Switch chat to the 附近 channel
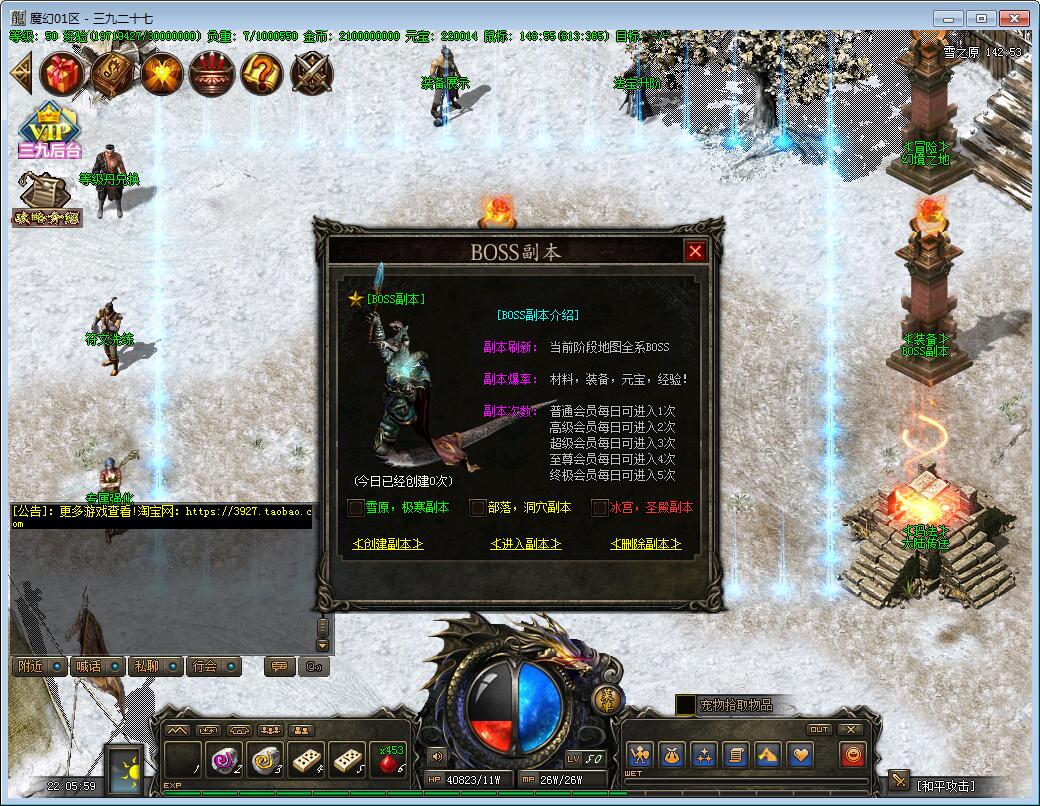 click(41, 666)
